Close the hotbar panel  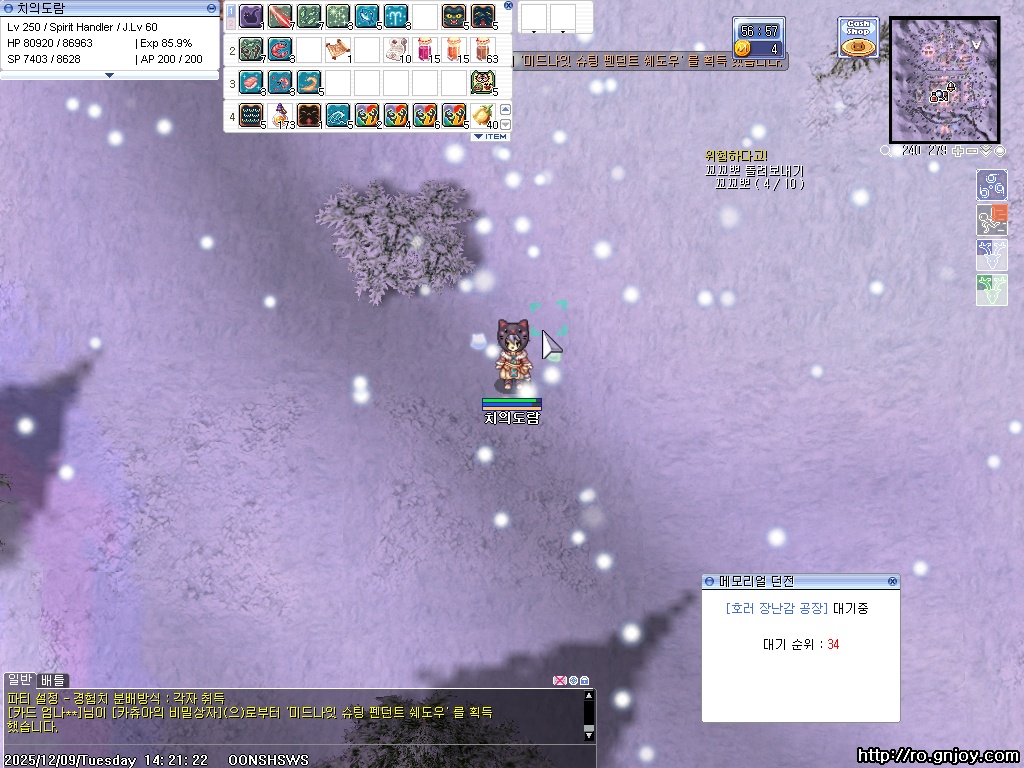tap(508, 6)
